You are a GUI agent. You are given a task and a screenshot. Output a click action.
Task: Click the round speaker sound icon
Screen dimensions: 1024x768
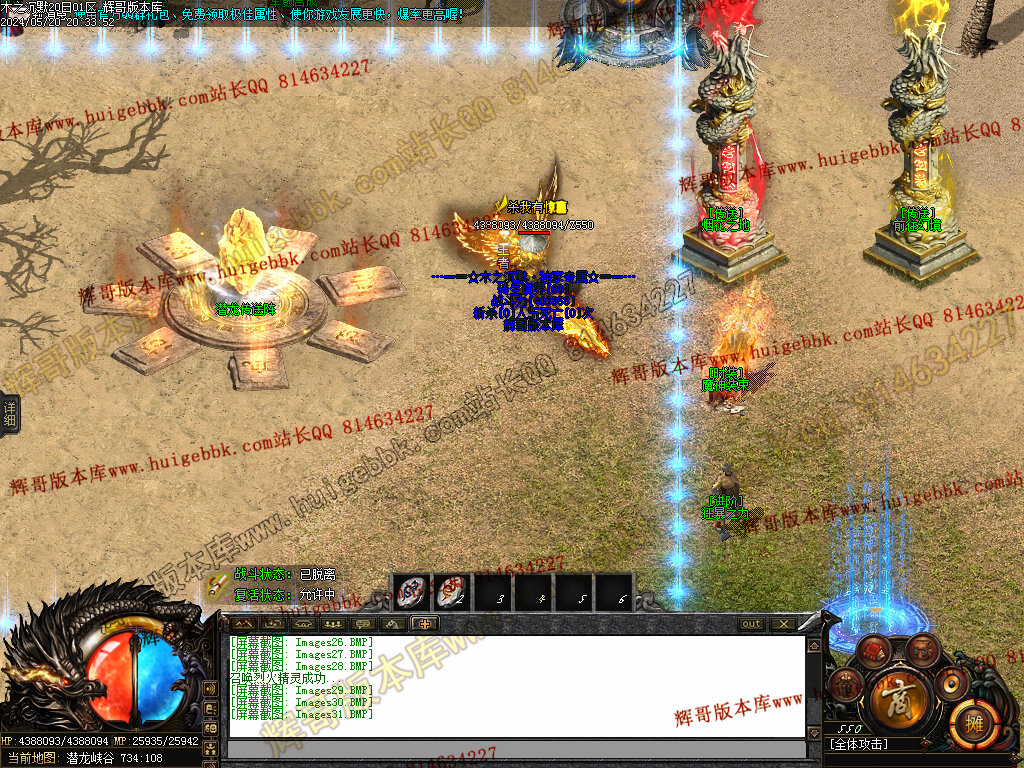click(x=951, y=685)
